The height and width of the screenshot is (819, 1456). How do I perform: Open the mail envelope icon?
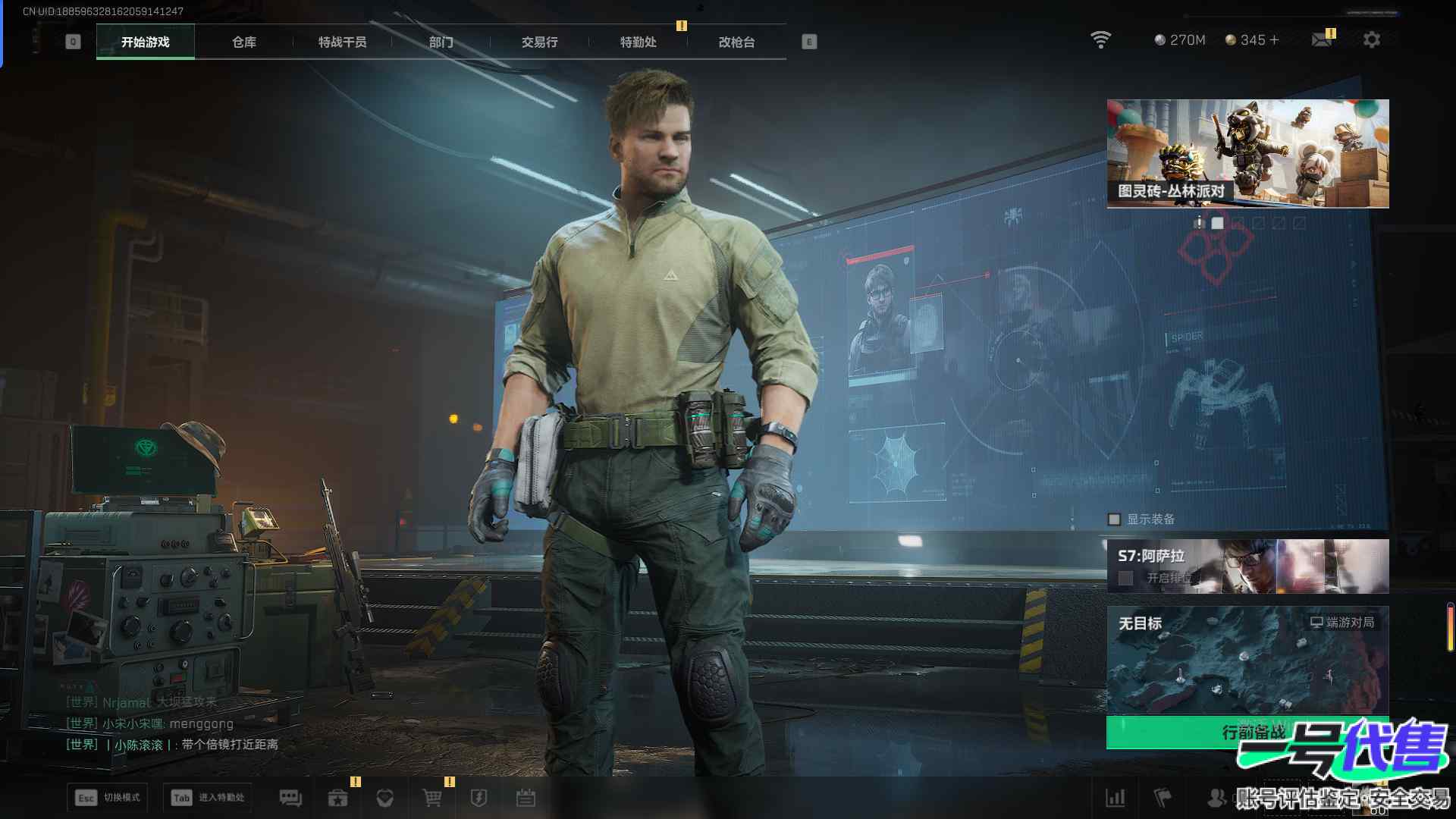(1321, 40)
